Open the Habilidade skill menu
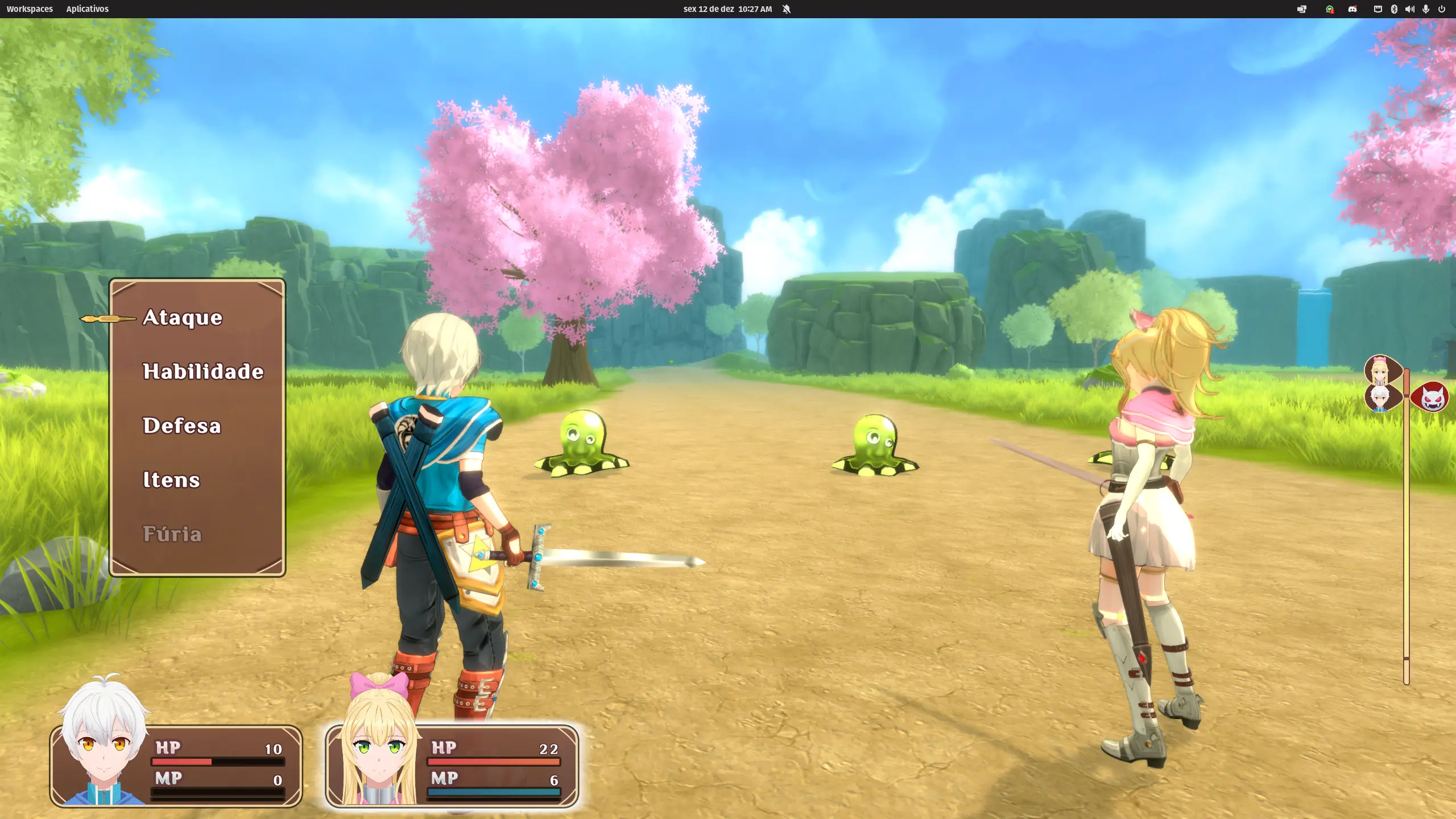The image size is (1456, 819). pos(203,371)
